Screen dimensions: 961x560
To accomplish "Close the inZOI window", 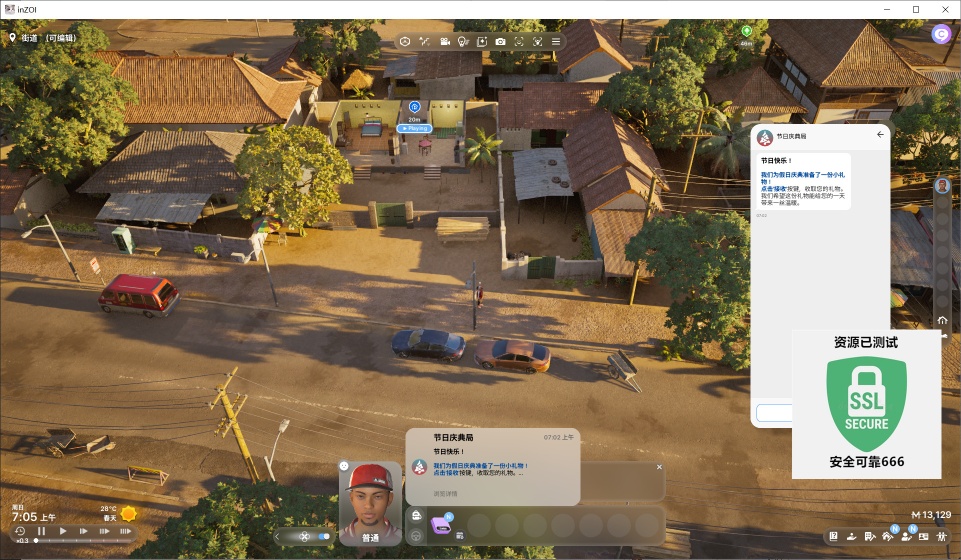I will 944,9.
